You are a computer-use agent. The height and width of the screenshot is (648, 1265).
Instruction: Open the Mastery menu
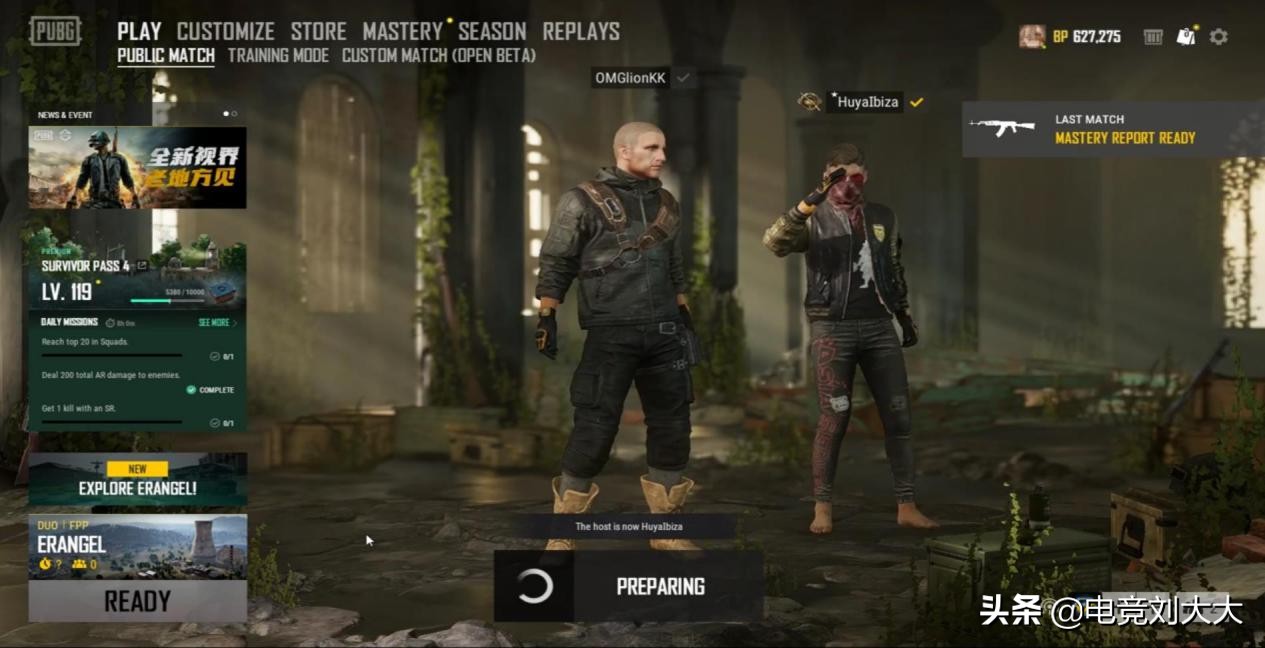[402, 31]
